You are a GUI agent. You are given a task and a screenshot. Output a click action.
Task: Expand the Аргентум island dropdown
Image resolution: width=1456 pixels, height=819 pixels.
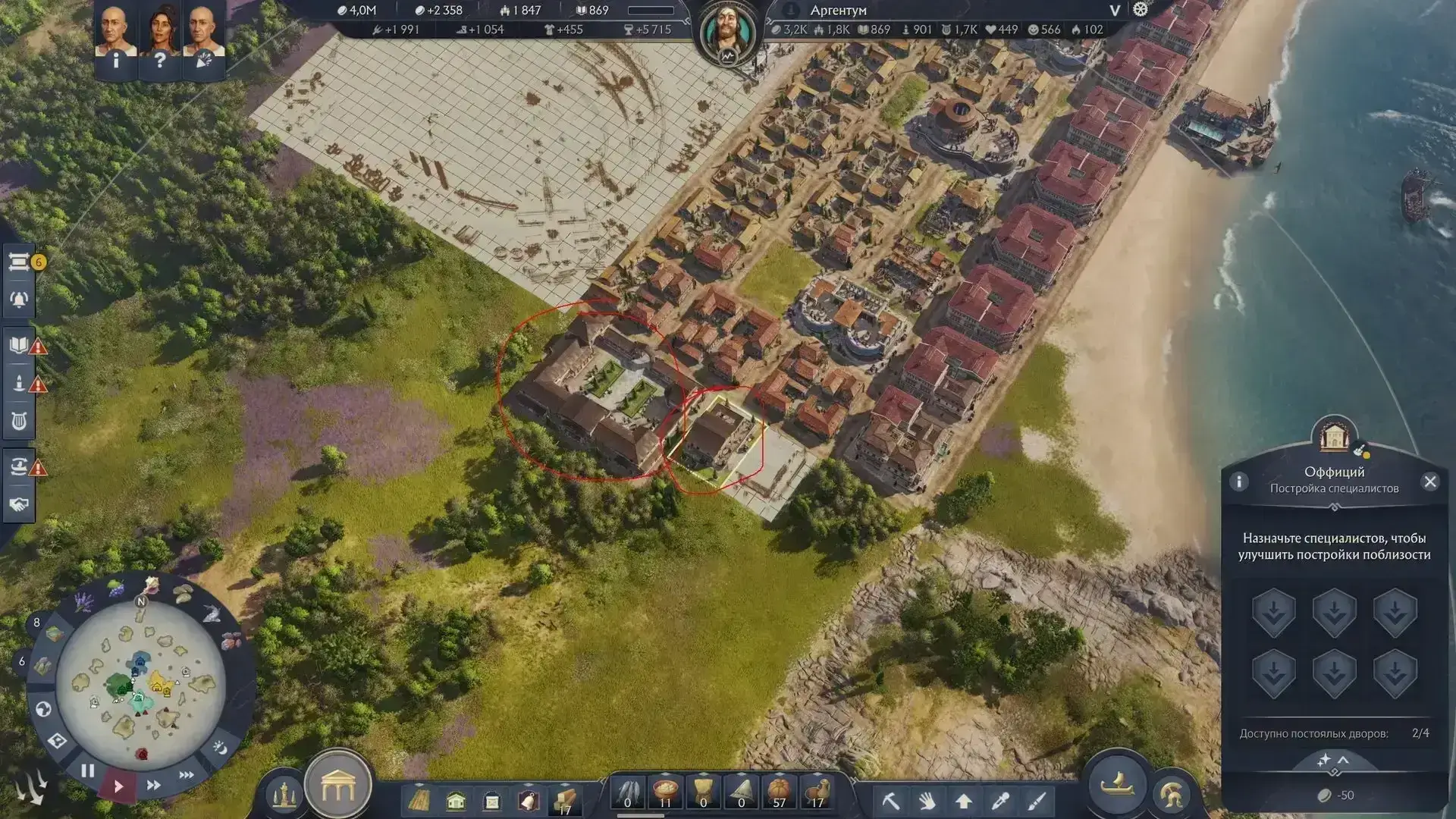click(x=1114, y=11)
